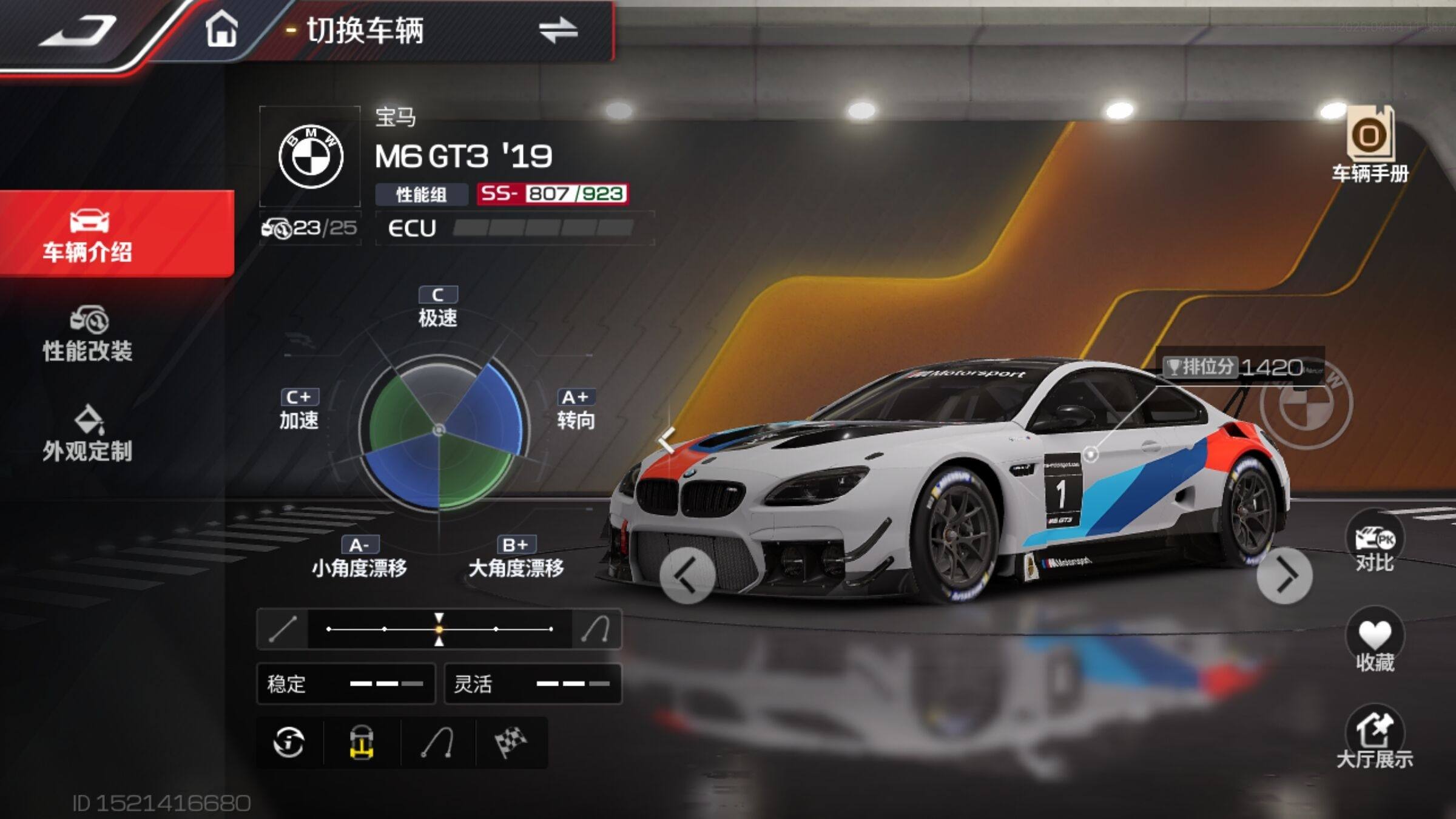Show the previous car with left arrow
Image resolution: width=1456 pixels, height=819 pixels.
click(x=687, y=575)
